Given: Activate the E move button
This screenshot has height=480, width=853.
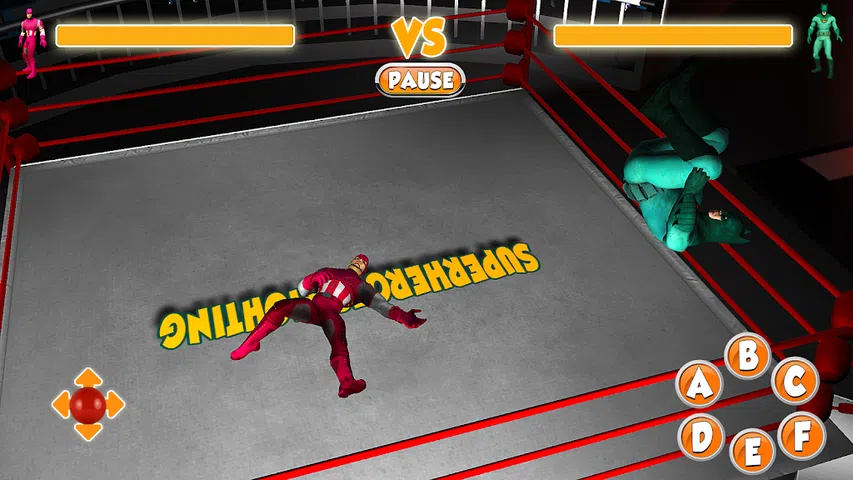Looking at the screenshot, I should pos(753,452).
